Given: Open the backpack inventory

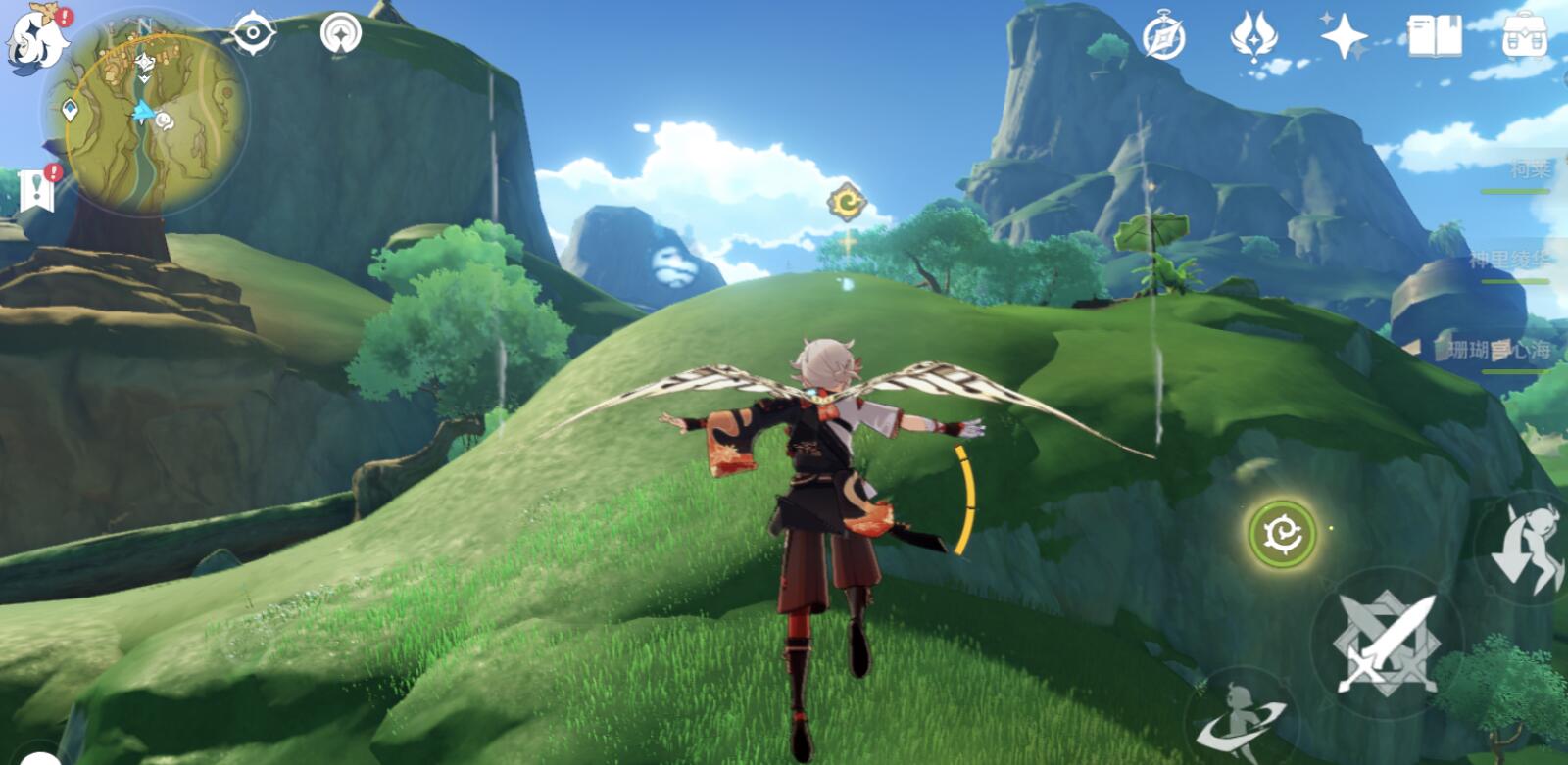Looking at the screenshot, I should coord(1525,36).
